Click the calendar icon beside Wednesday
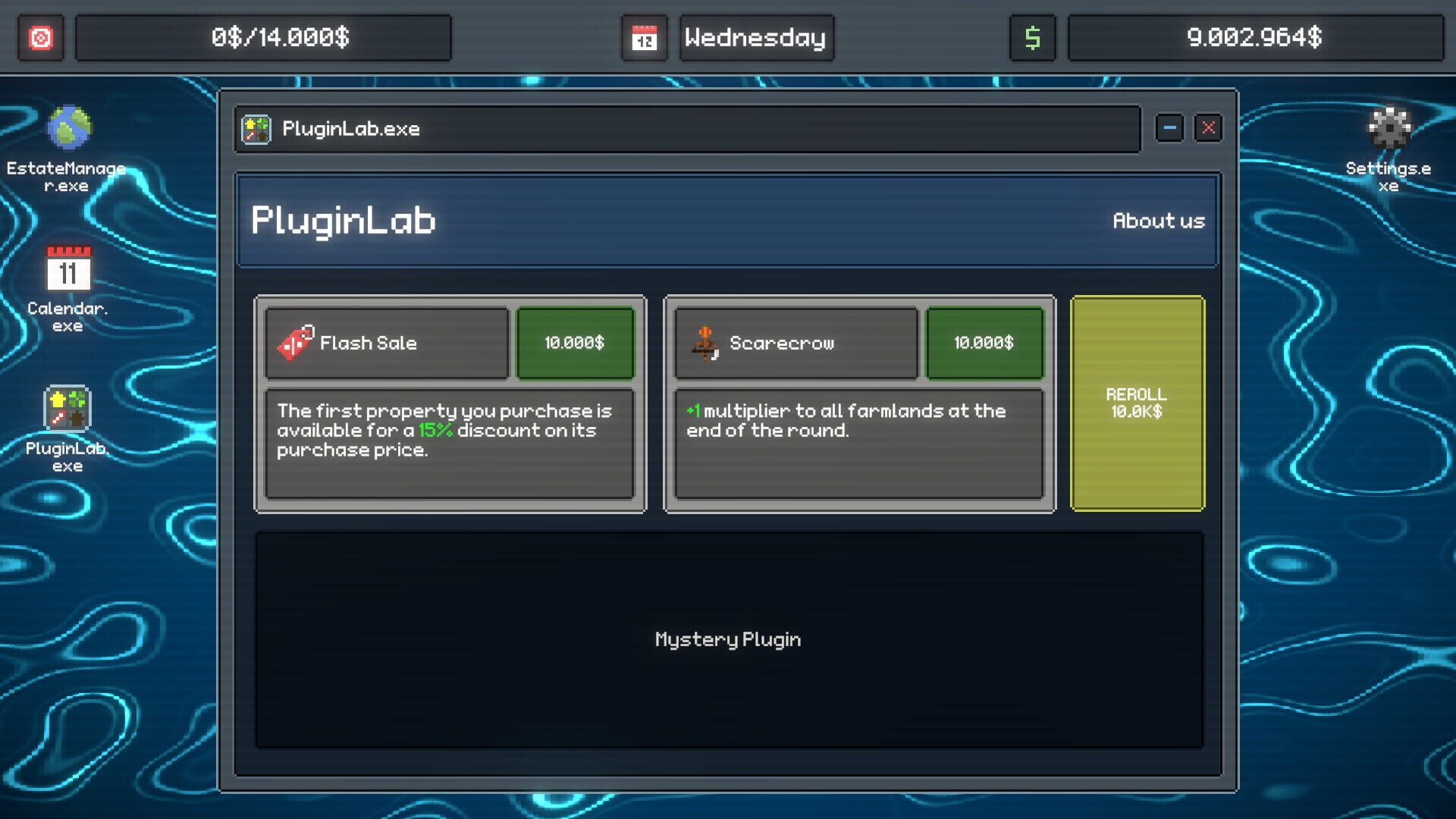 [644, 37]
